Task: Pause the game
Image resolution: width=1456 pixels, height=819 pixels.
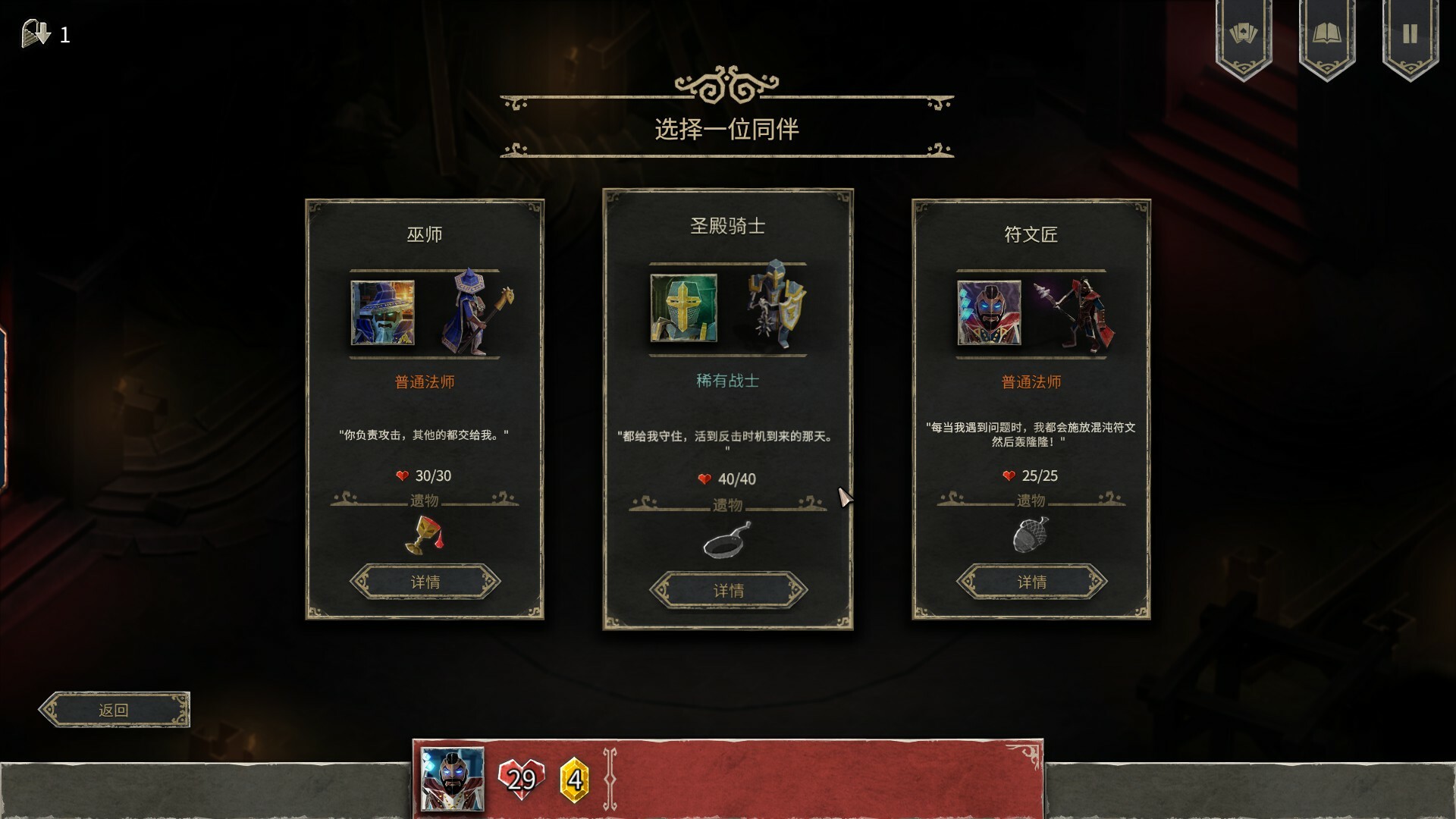Action: coord(1409,32)
